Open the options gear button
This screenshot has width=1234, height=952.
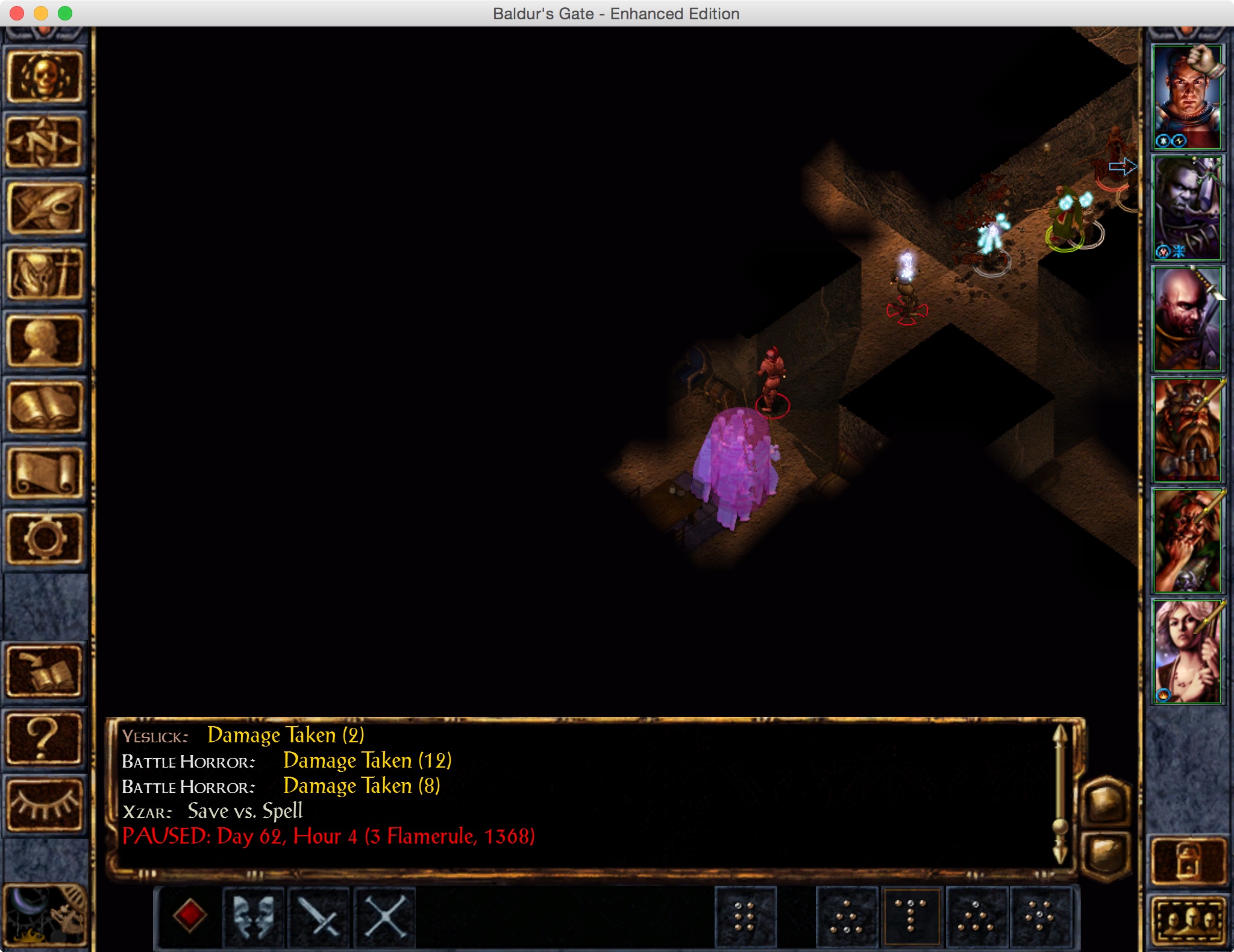[x=45, y=538]
